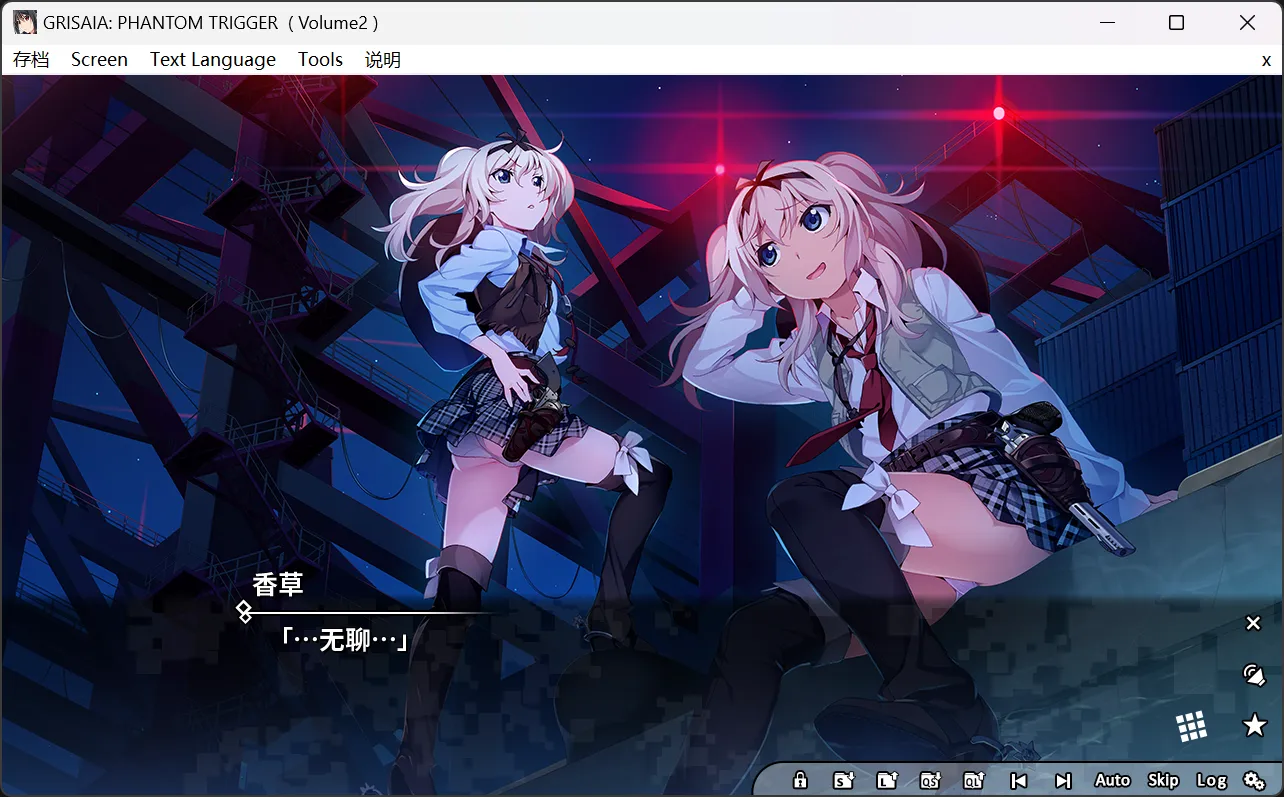The image size is (1284, 797).
Task: Replay voice using the speaker icon
Action: (x=1255, y=675)
